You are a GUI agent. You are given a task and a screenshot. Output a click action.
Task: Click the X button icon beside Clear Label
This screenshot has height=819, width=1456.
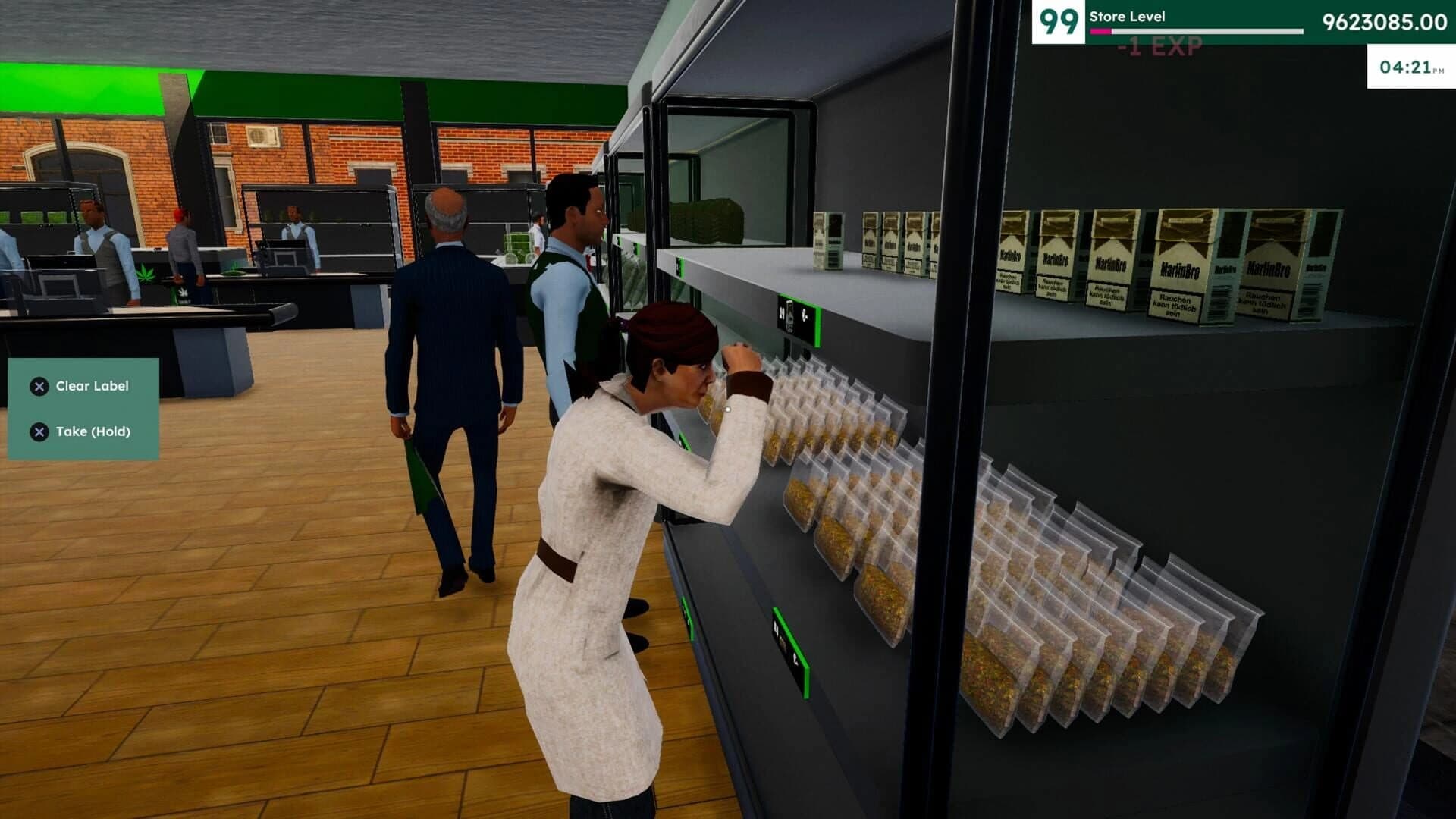tap(39, 386)
